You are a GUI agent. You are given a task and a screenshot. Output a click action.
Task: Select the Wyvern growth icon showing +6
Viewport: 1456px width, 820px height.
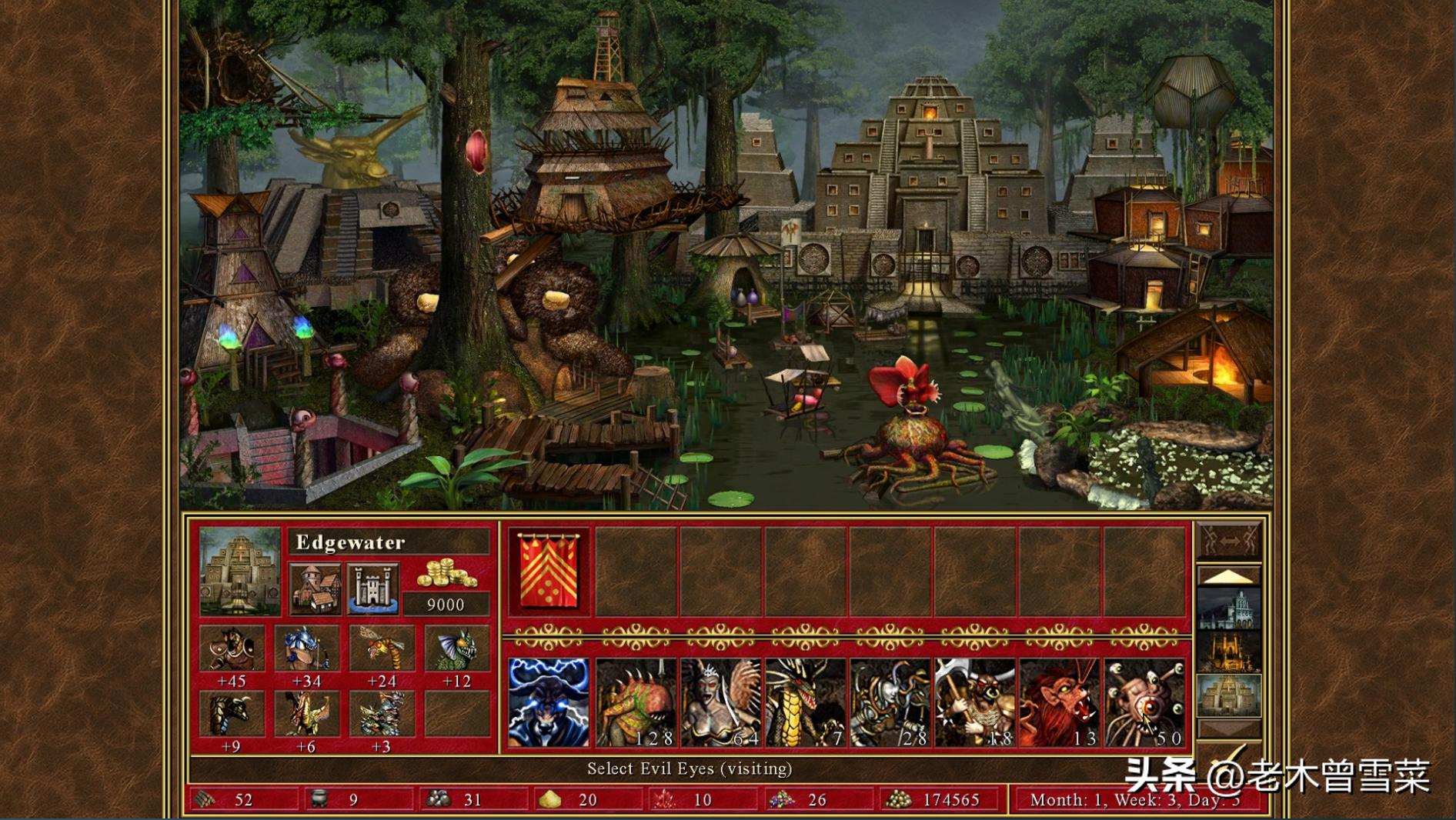307,714
